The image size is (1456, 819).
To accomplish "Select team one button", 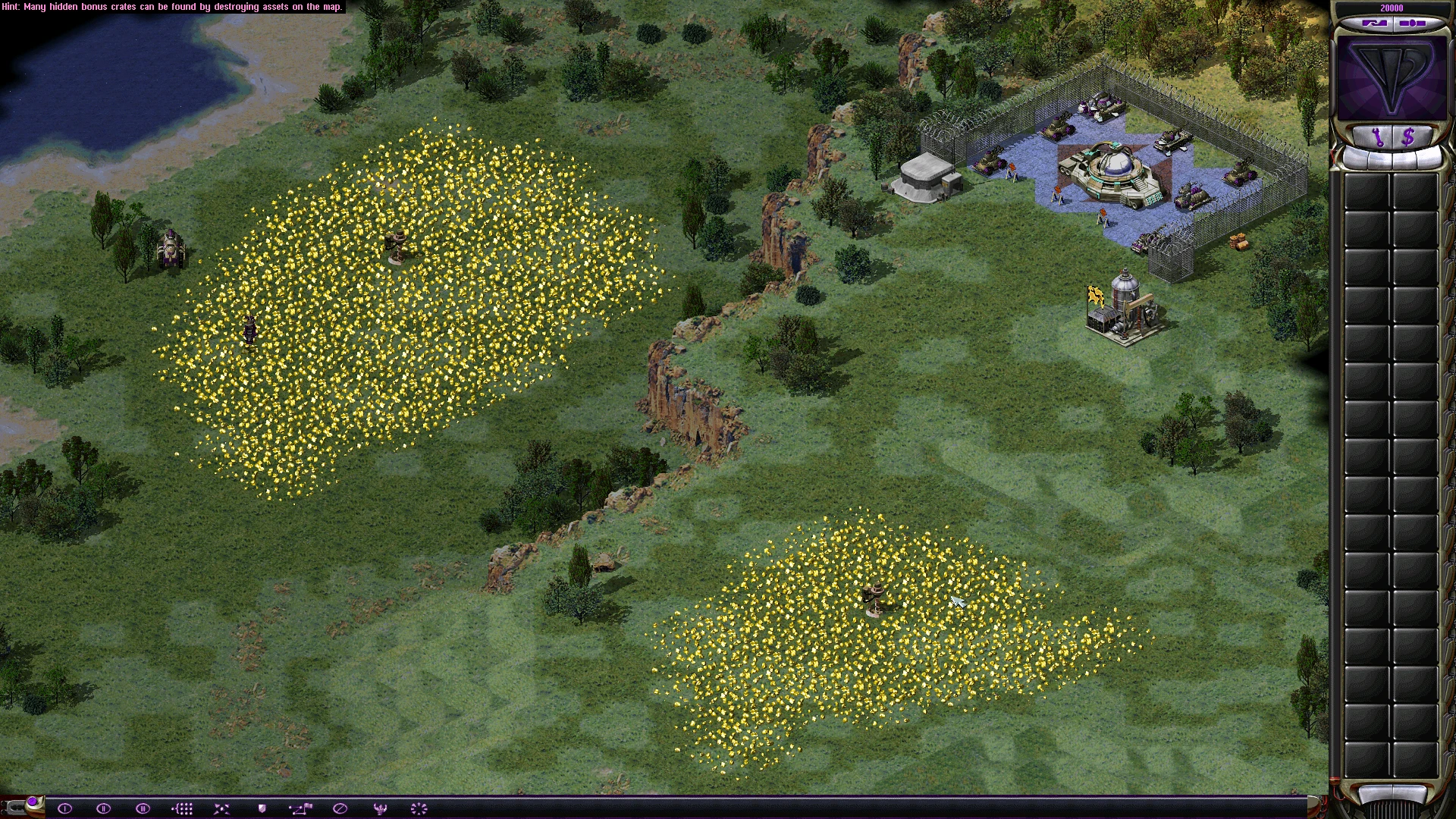I will pos(64,808).
